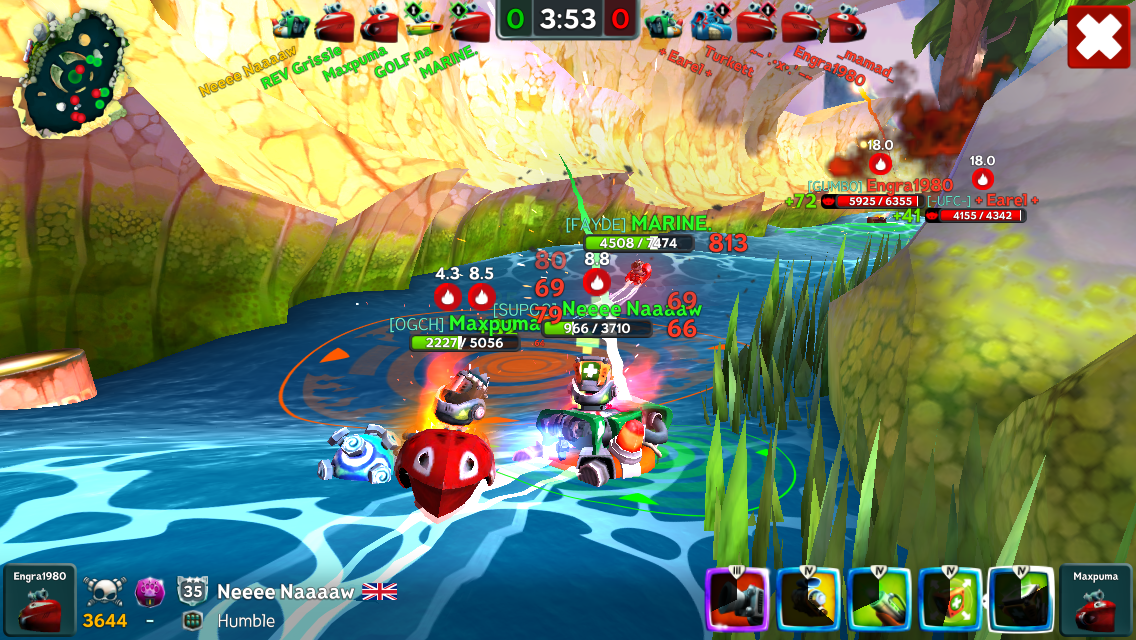Select REV Grissle's ship in team roster
This screenshot has width=1136, height=640.
(x=334, y=22)
